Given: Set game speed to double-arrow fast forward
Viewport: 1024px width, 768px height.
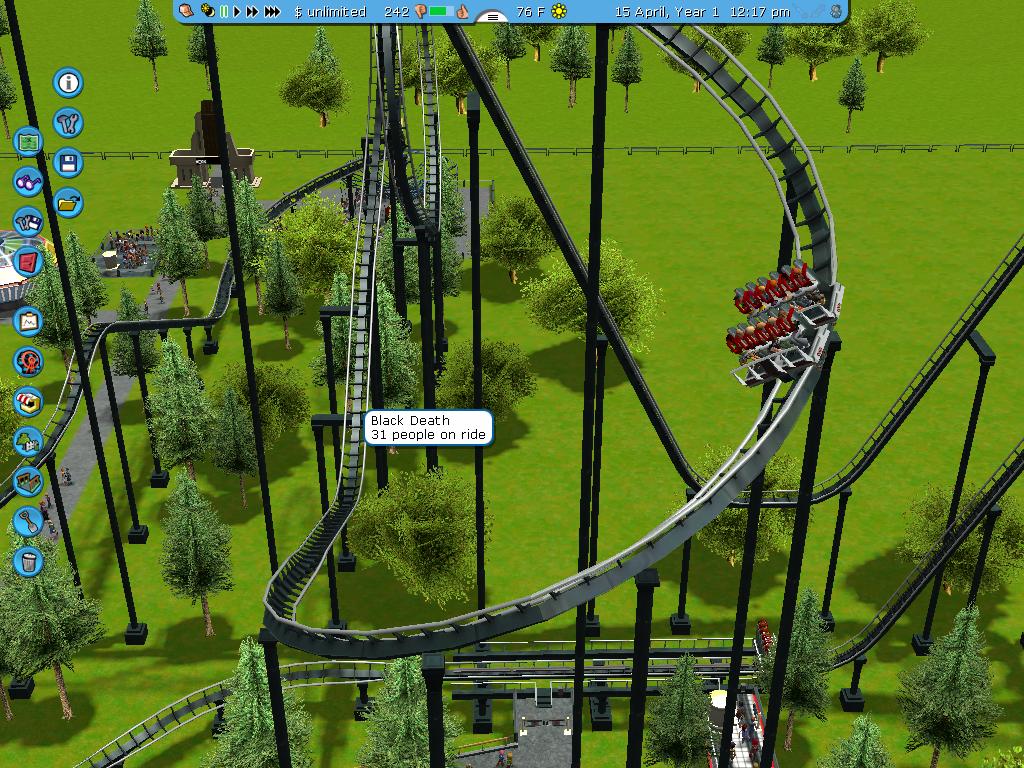Looking at the screenshot, I should [253, 12].
